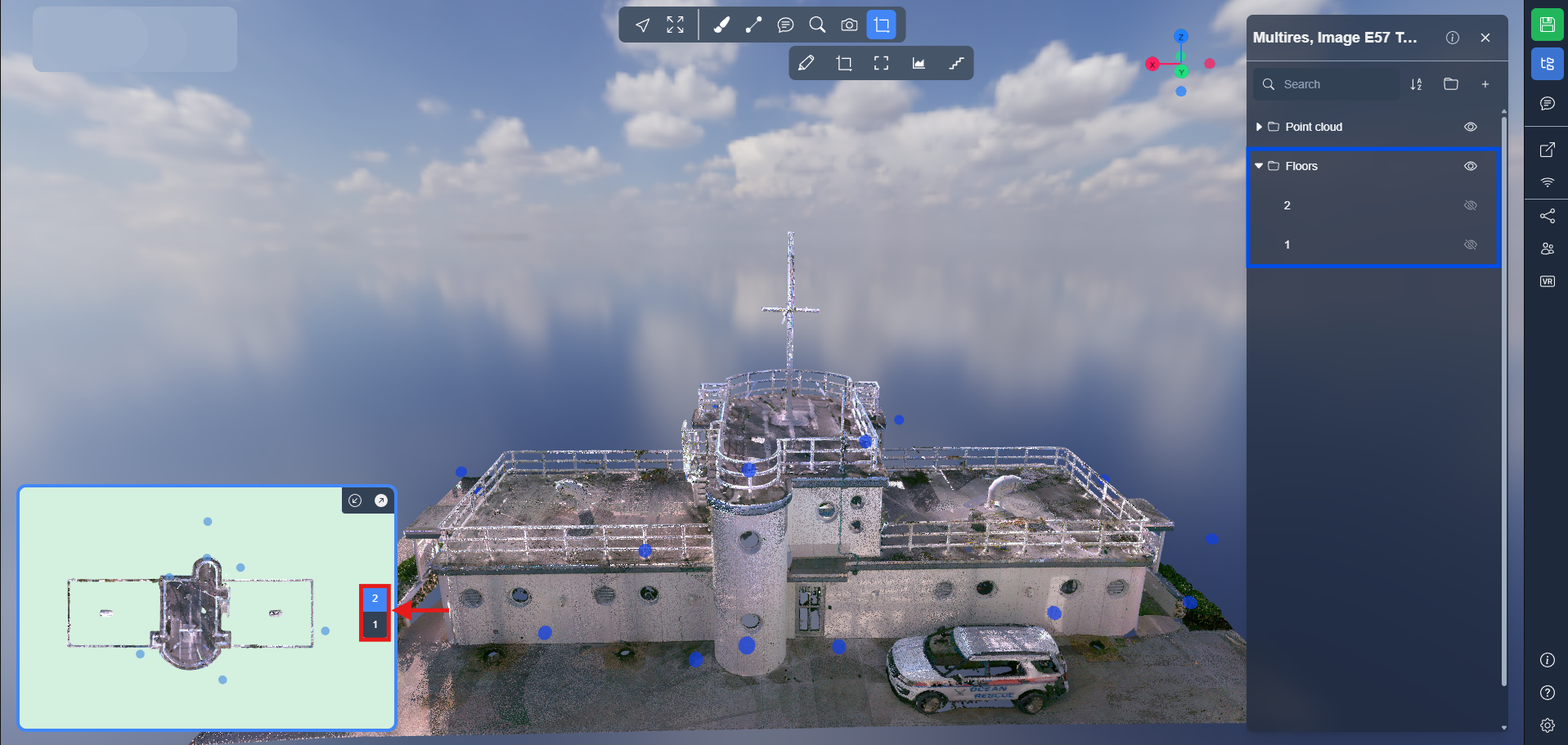Close the Multires scene panel
The image size is (1568, 745).
click(x=1485, y=38)
